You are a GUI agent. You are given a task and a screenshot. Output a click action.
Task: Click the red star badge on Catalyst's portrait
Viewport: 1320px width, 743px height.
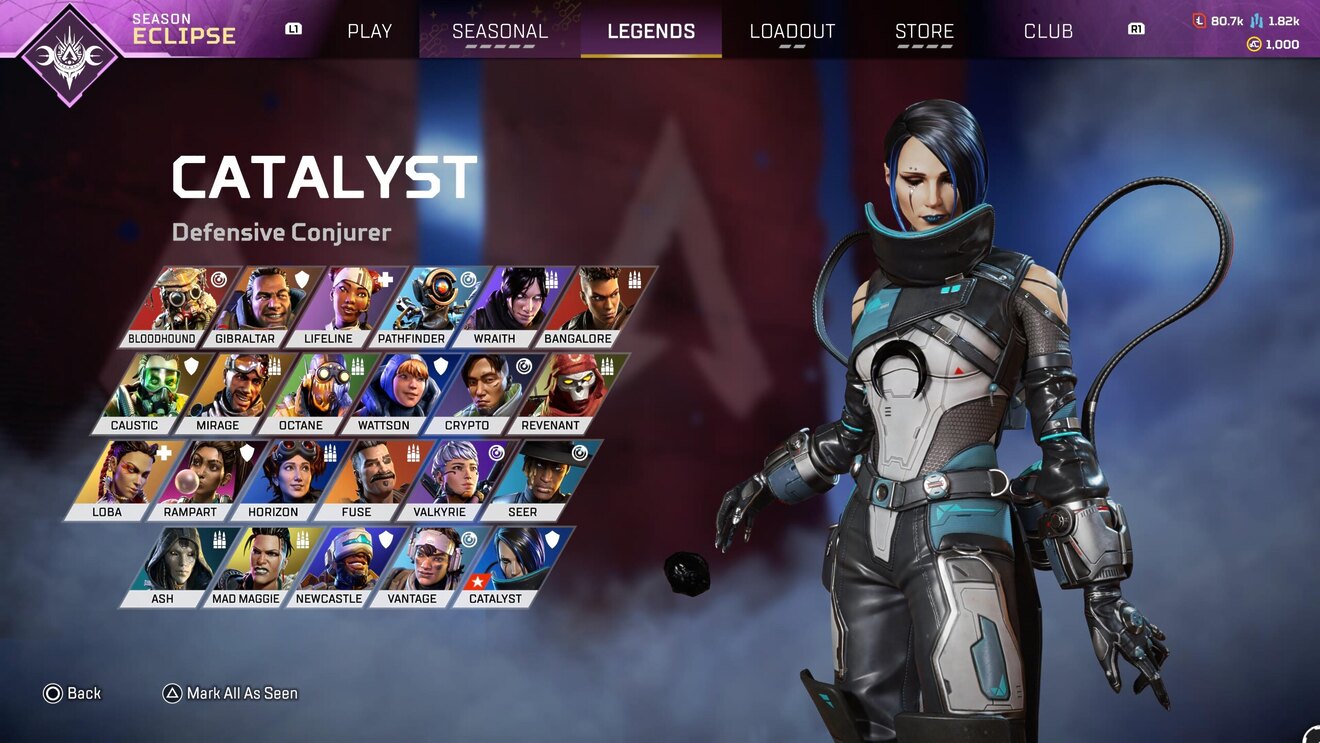(477, 580)
